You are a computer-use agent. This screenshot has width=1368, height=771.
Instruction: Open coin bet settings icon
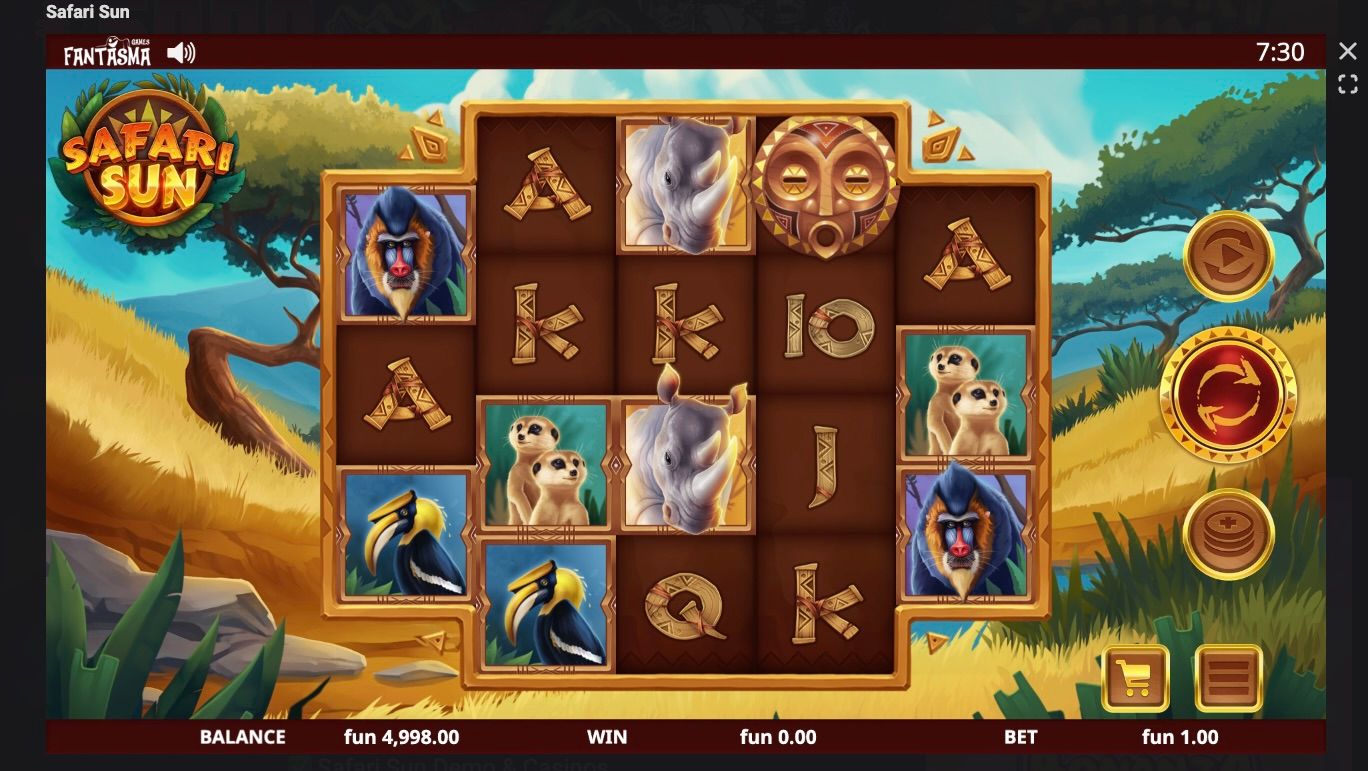coord(1228,533)
